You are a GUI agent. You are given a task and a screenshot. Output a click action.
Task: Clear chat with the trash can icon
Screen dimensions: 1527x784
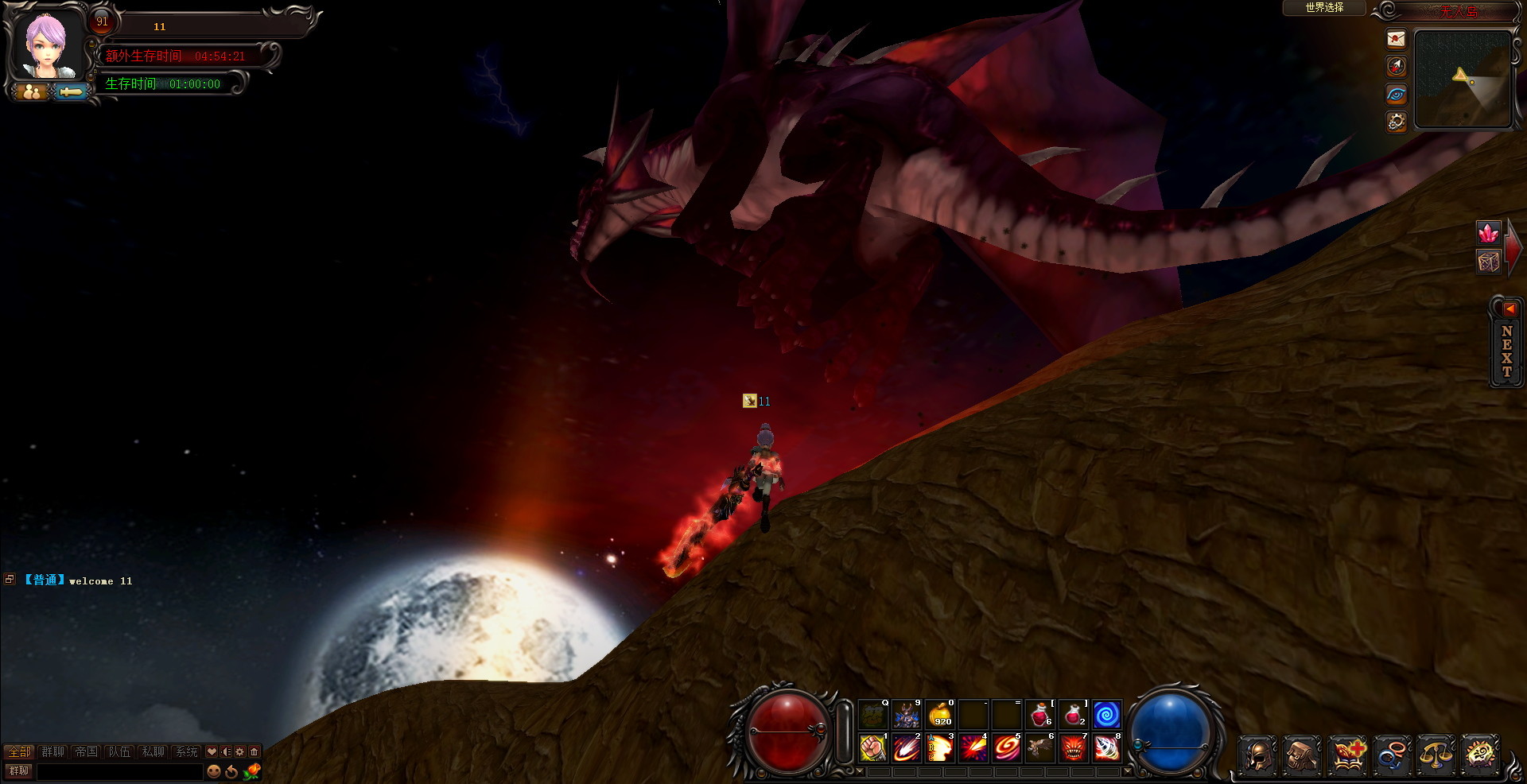point(254,751)
